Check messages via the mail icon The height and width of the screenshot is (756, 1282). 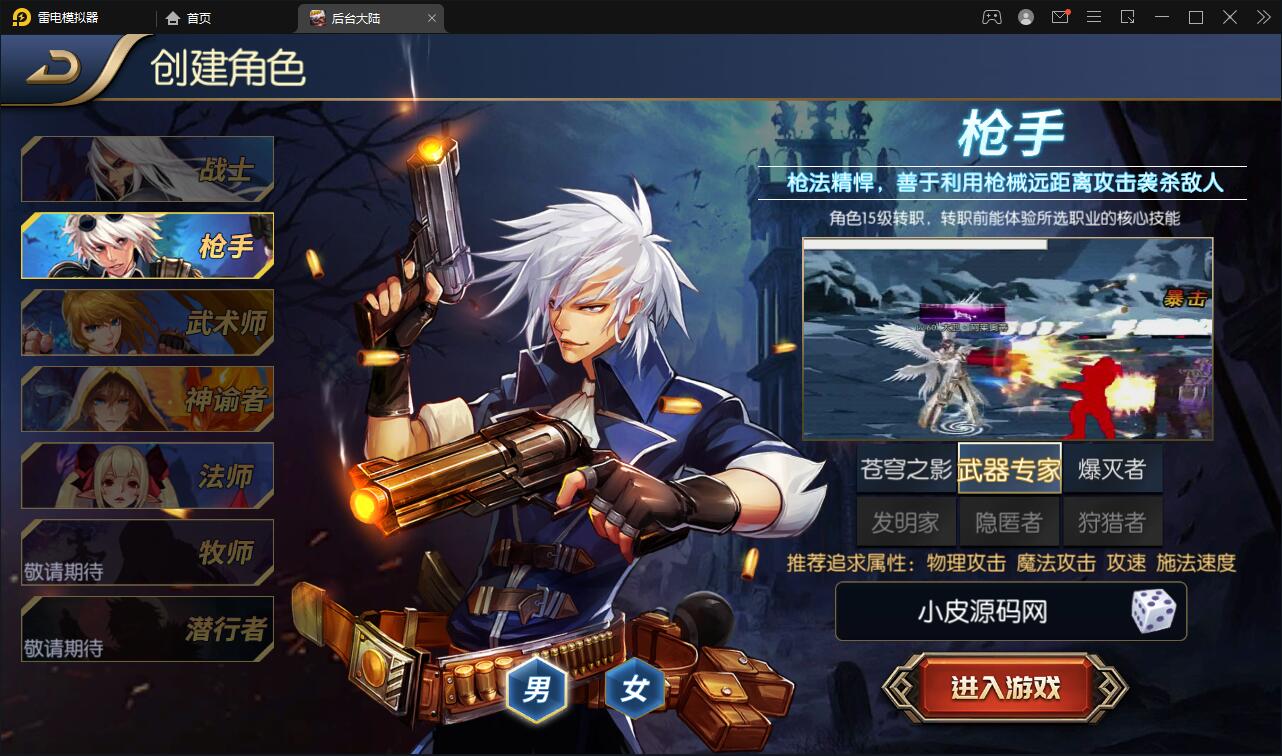coord(1059,17)
